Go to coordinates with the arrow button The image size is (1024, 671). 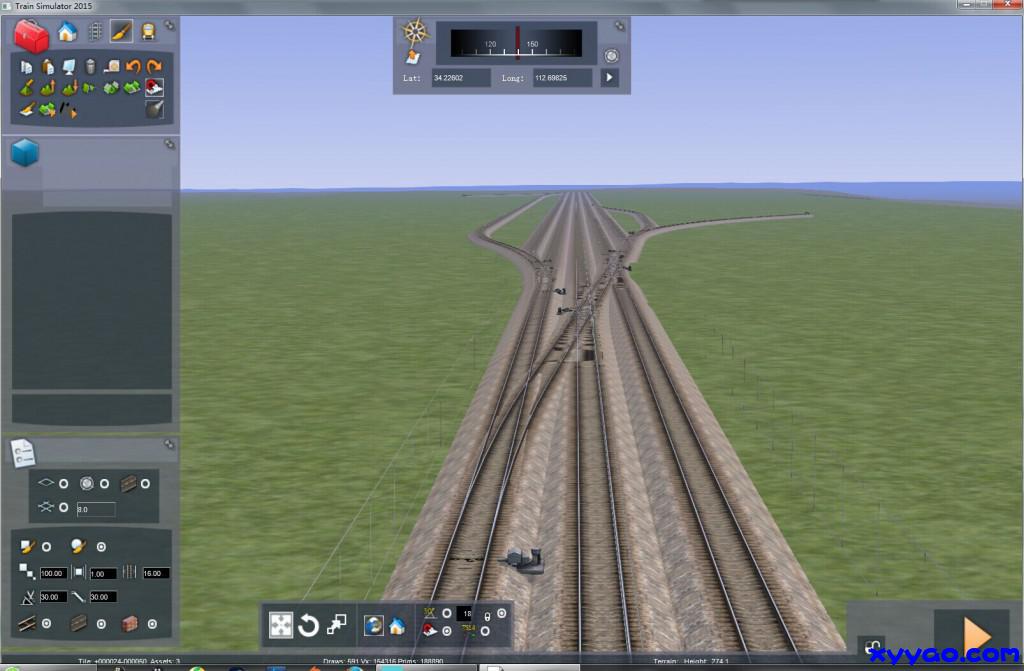point(609,77)
